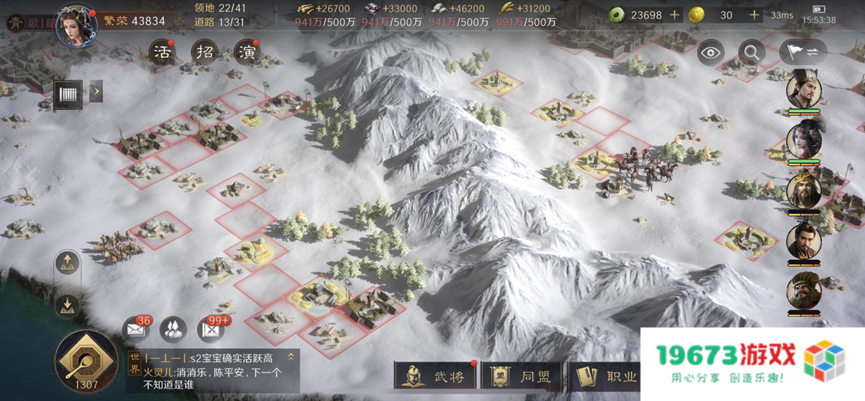
Task: Add more jade currency with plus
Action: click(x=675, y=15)
